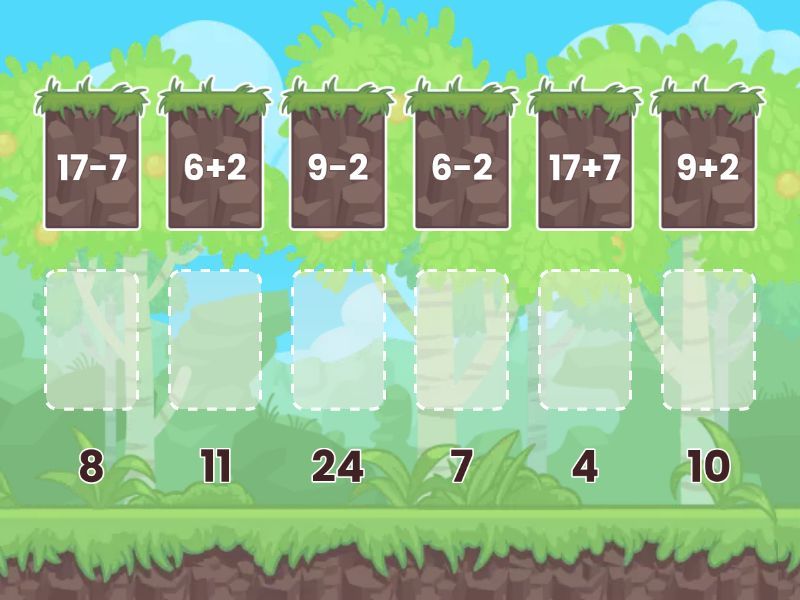Choose the answer number 10

click(708, 466)
